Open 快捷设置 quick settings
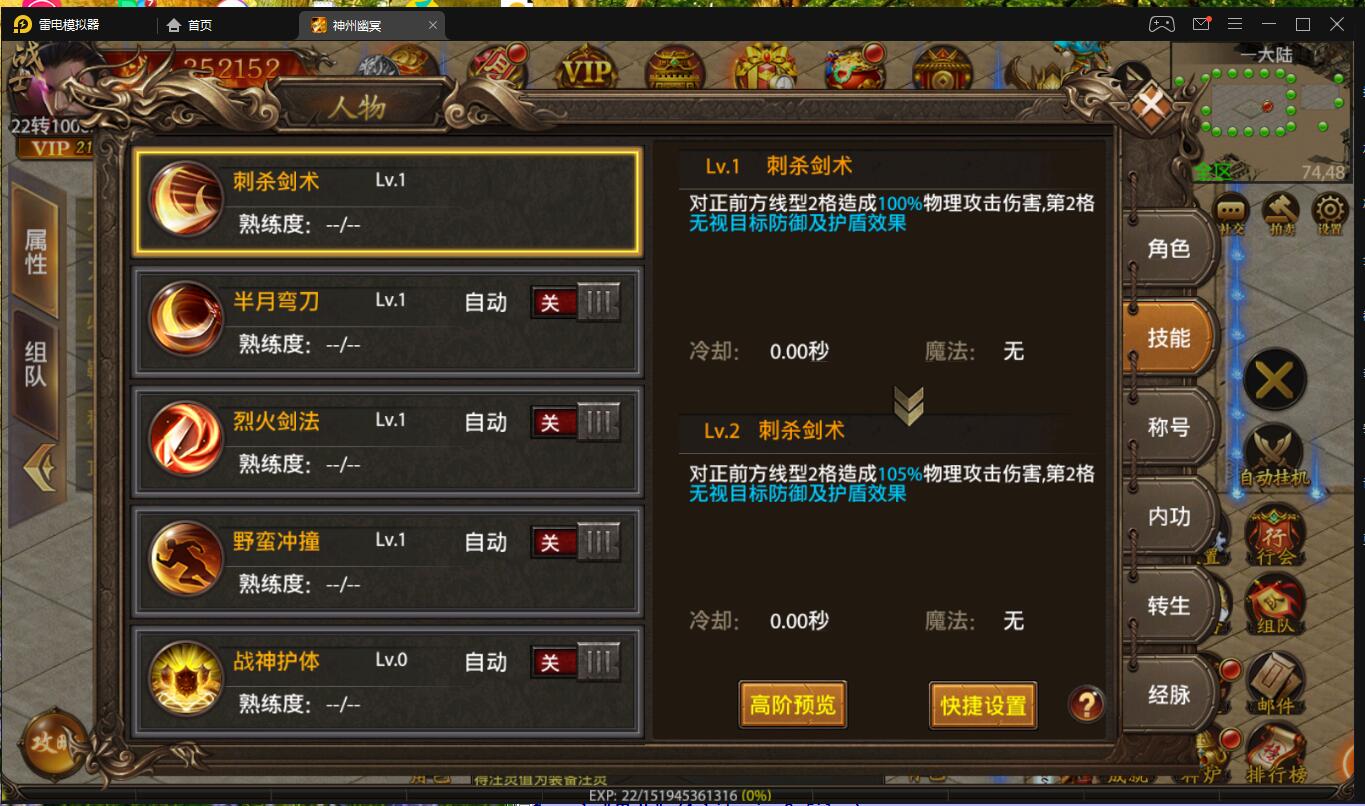This screenshot has height=806, width=1365. point(982,705)
